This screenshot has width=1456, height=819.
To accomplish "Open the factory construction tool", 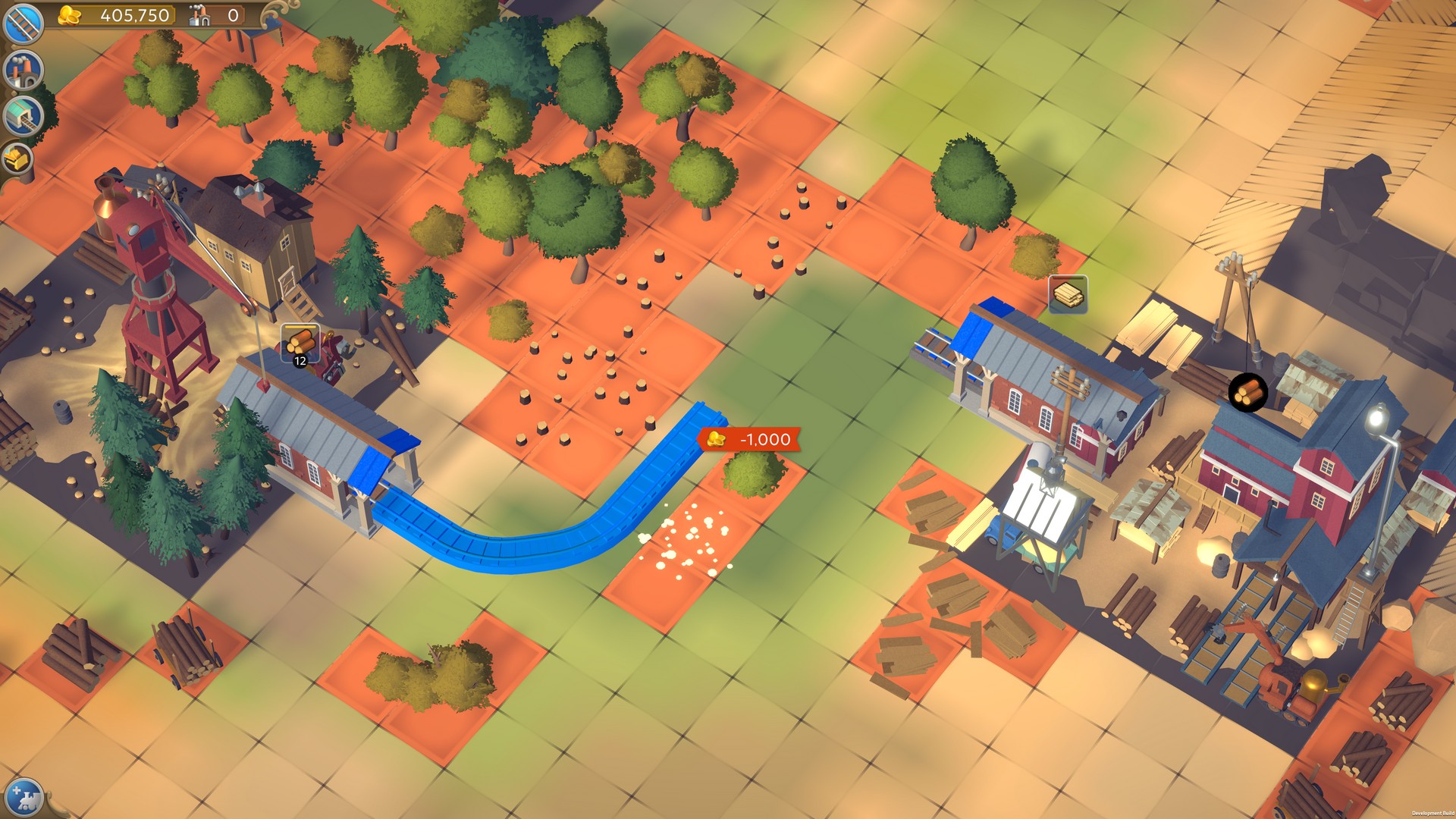I will coord(23,70).
